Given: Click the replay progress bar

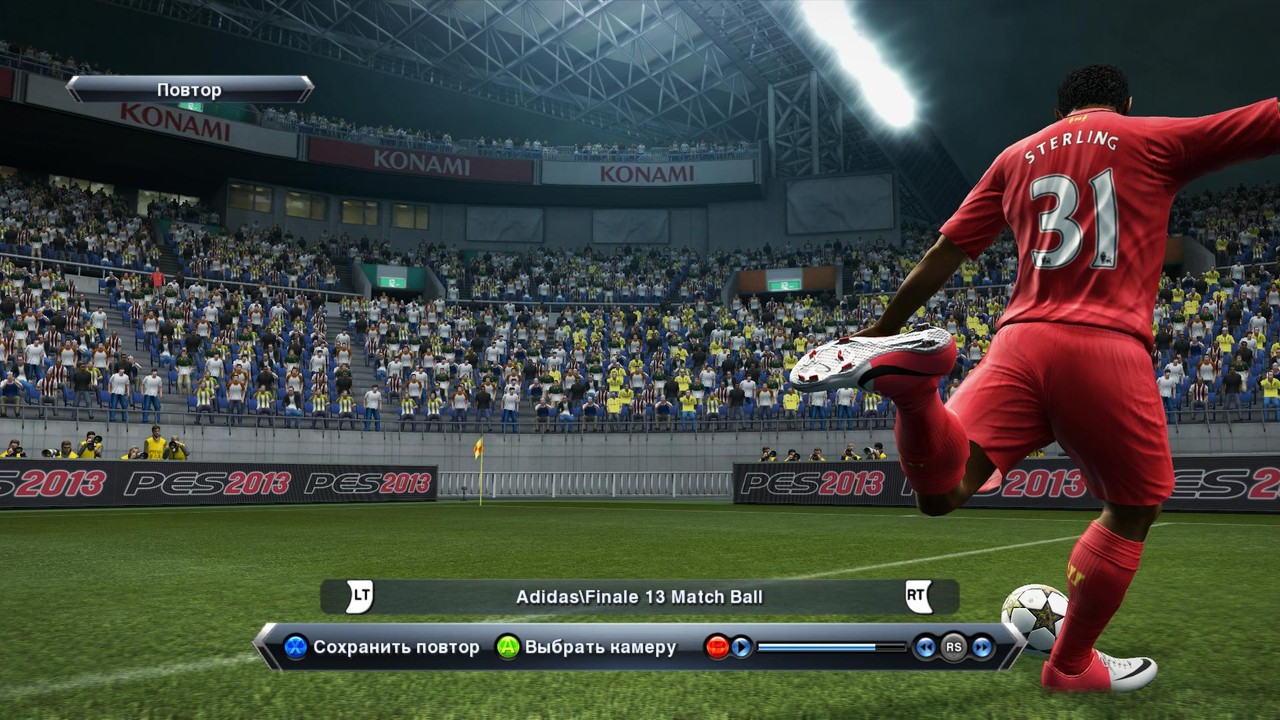Looking at the screenshot, I should [831, 647].
